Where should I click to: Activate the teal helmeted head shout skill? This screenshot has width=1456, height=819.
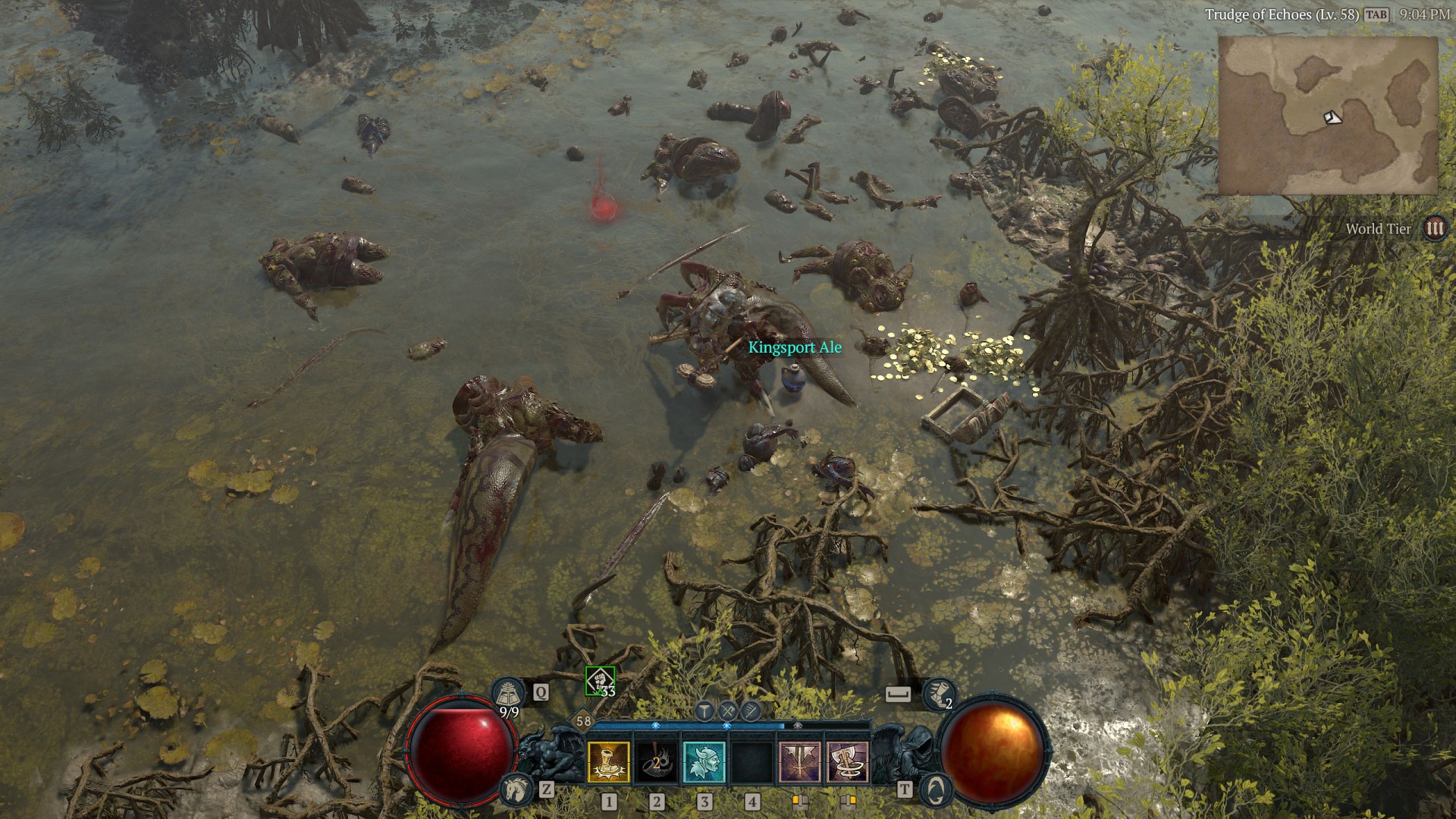[x=704, y=761]
